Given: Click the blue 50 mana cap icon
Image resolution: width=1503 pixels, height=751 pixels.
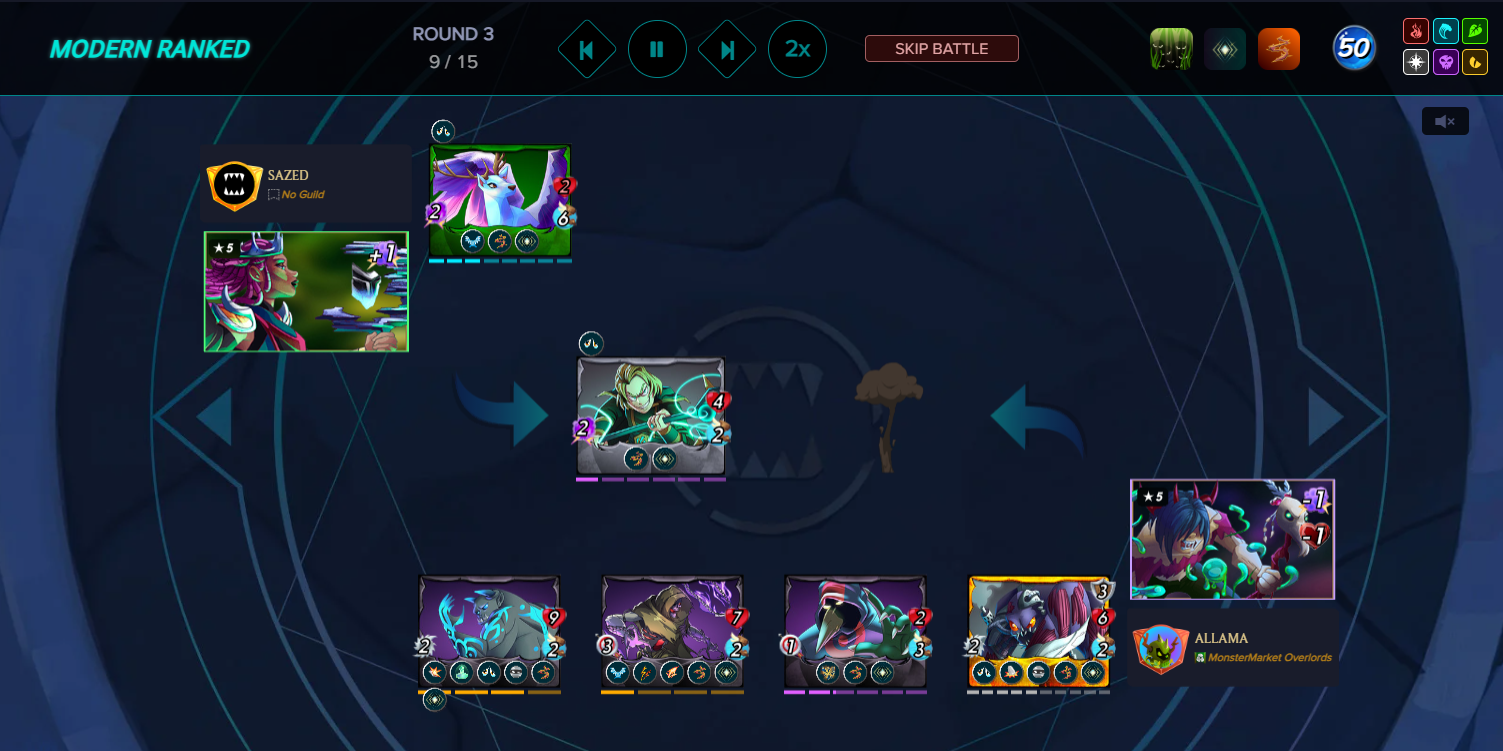Looking at the screenshot, I should pyautogui.click(x=1354, y=46).
